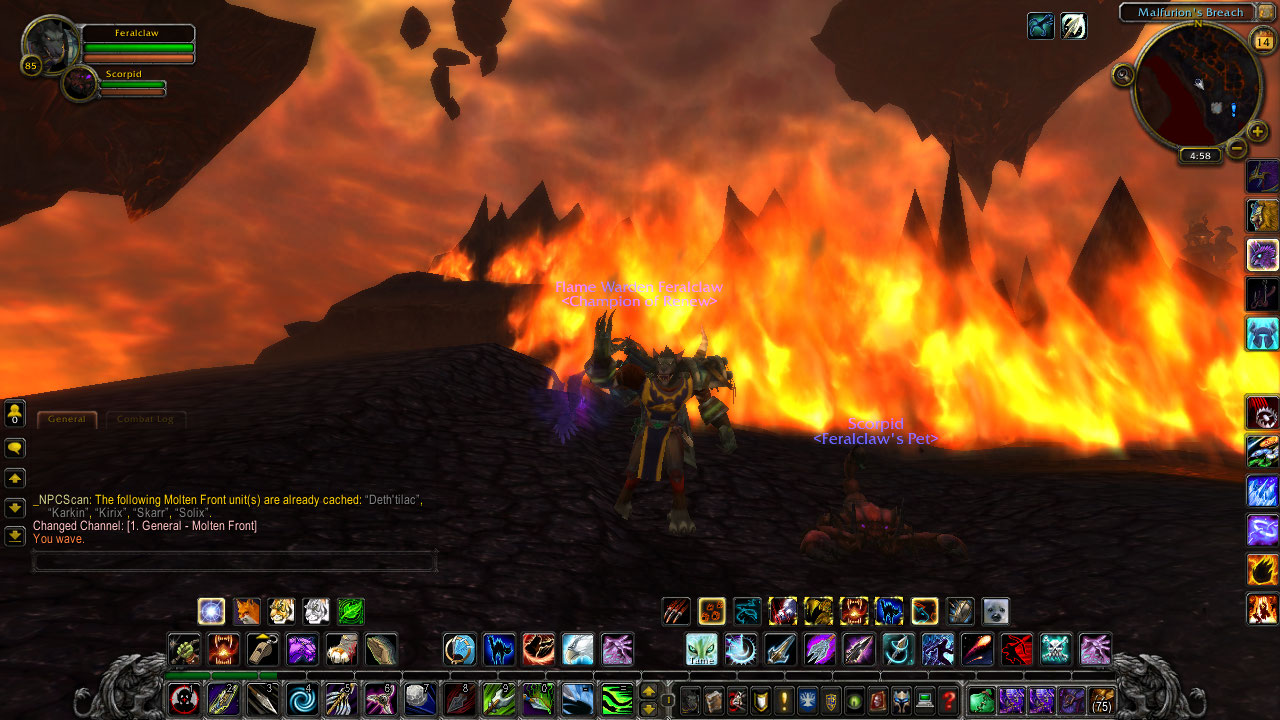
Task: Click the skull icon in action bar slot 1
Action: pos(185,700)
